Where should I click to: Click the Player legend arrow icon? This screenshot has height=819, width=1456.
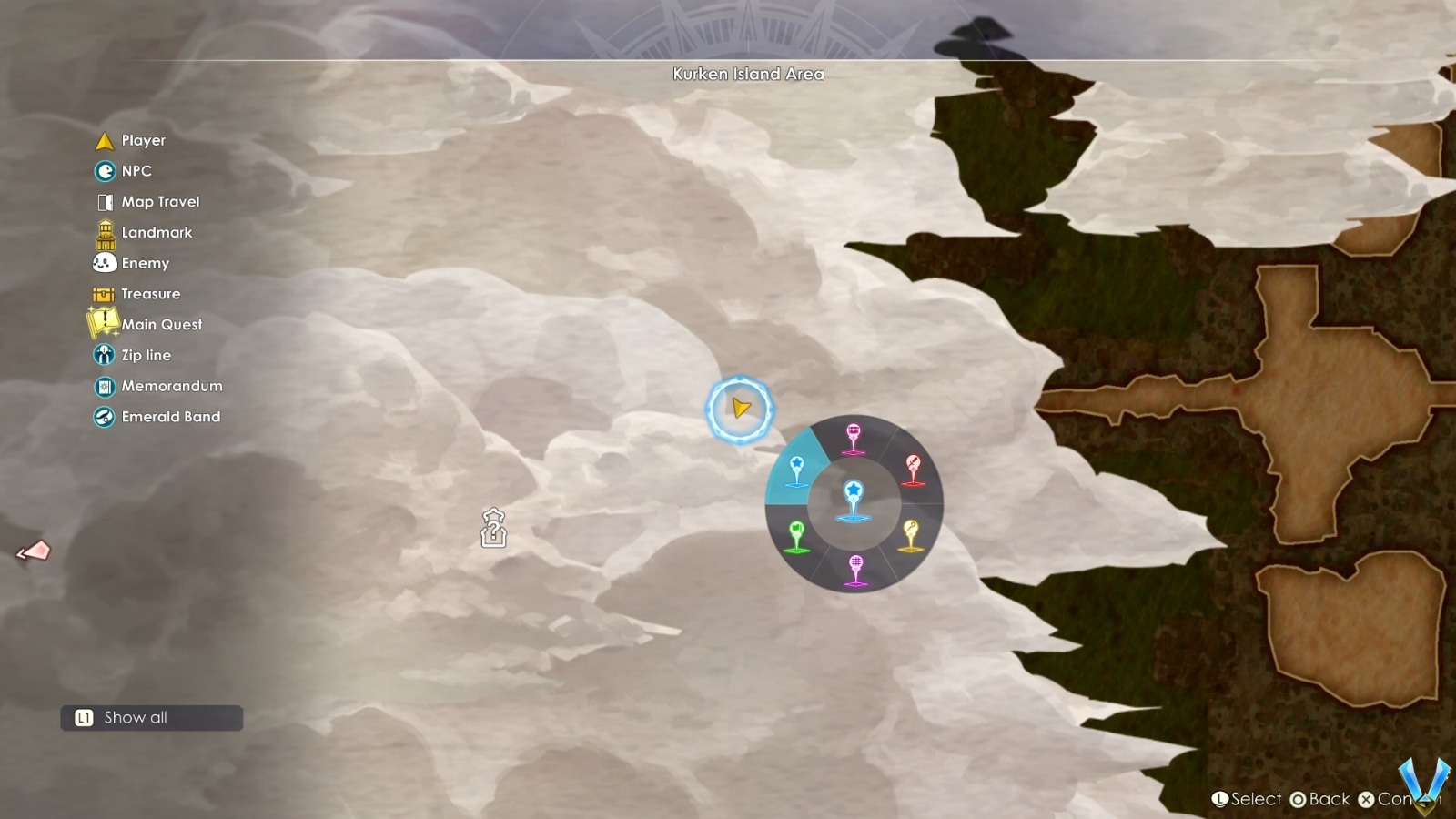point(104,140)
